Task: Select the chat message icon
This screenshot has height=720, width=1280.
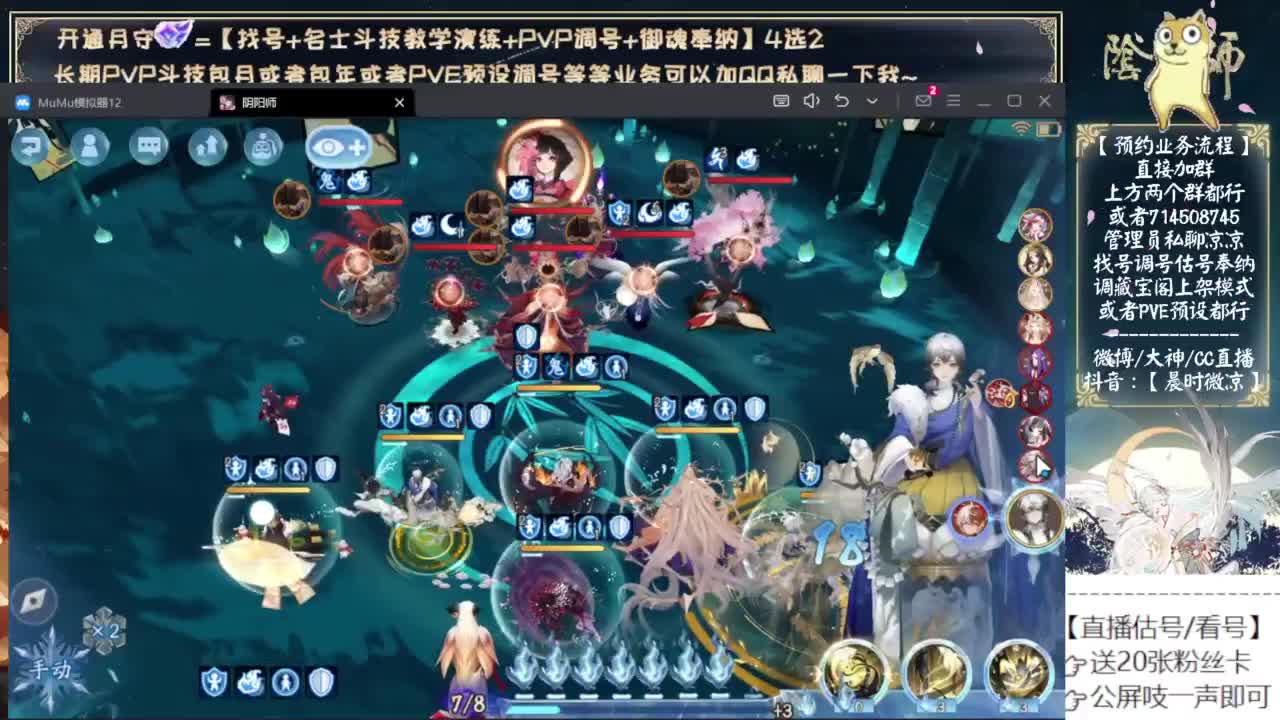Action: [x=147, y=147]
